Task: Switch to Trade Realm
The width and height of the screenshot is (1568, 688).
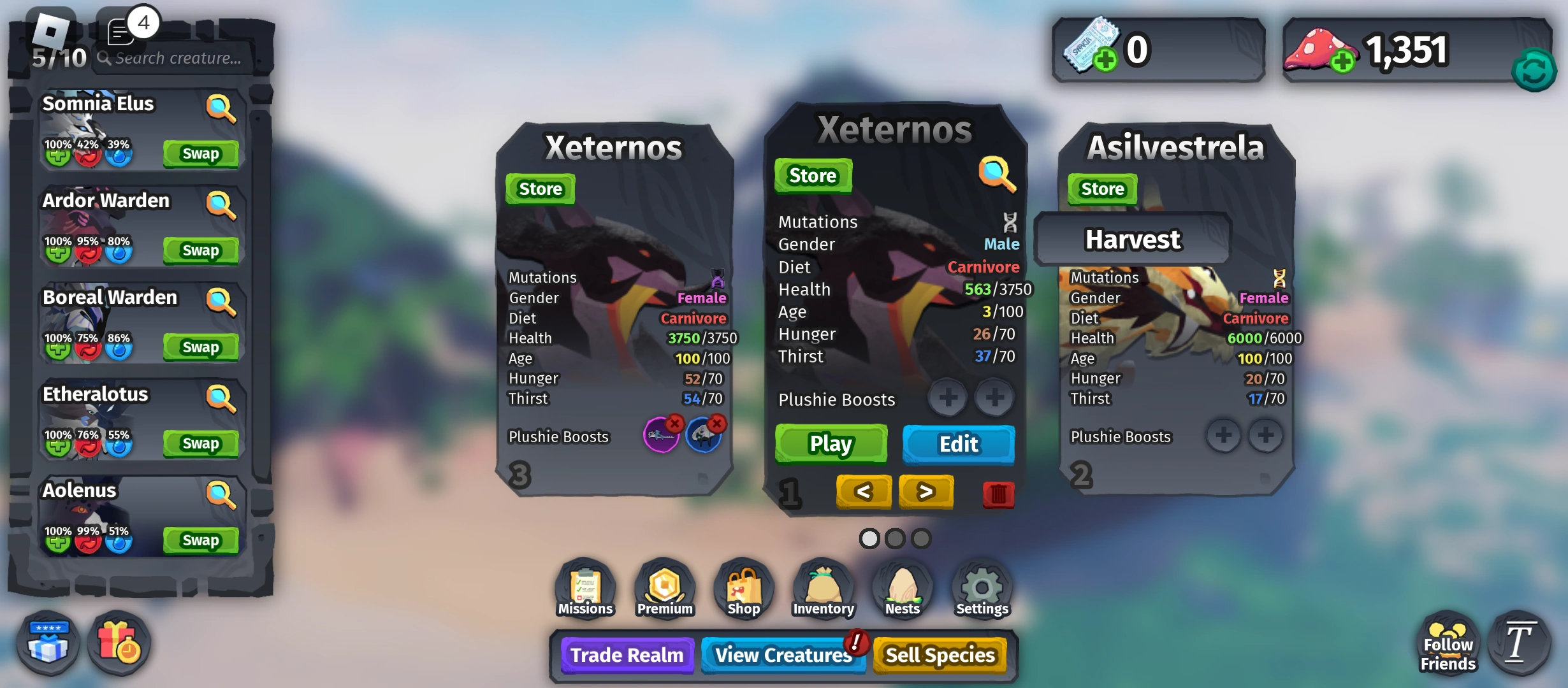Action: pos(627,655)
